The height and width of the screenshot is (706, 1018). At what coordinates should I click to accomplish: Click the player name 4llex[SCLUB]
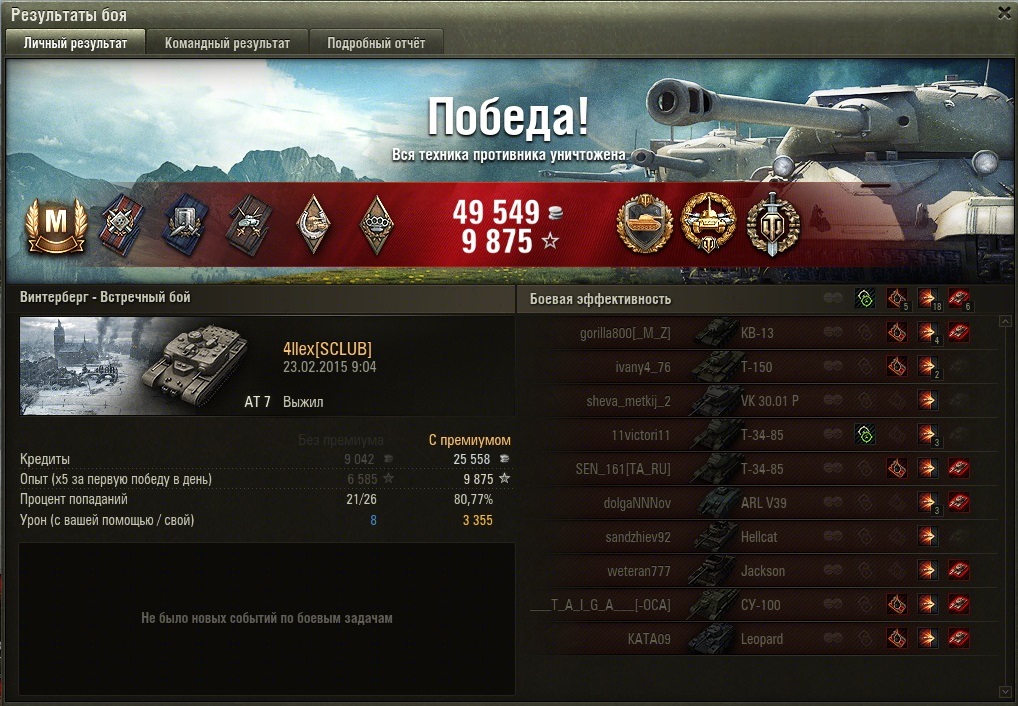[x=327, y=349]
